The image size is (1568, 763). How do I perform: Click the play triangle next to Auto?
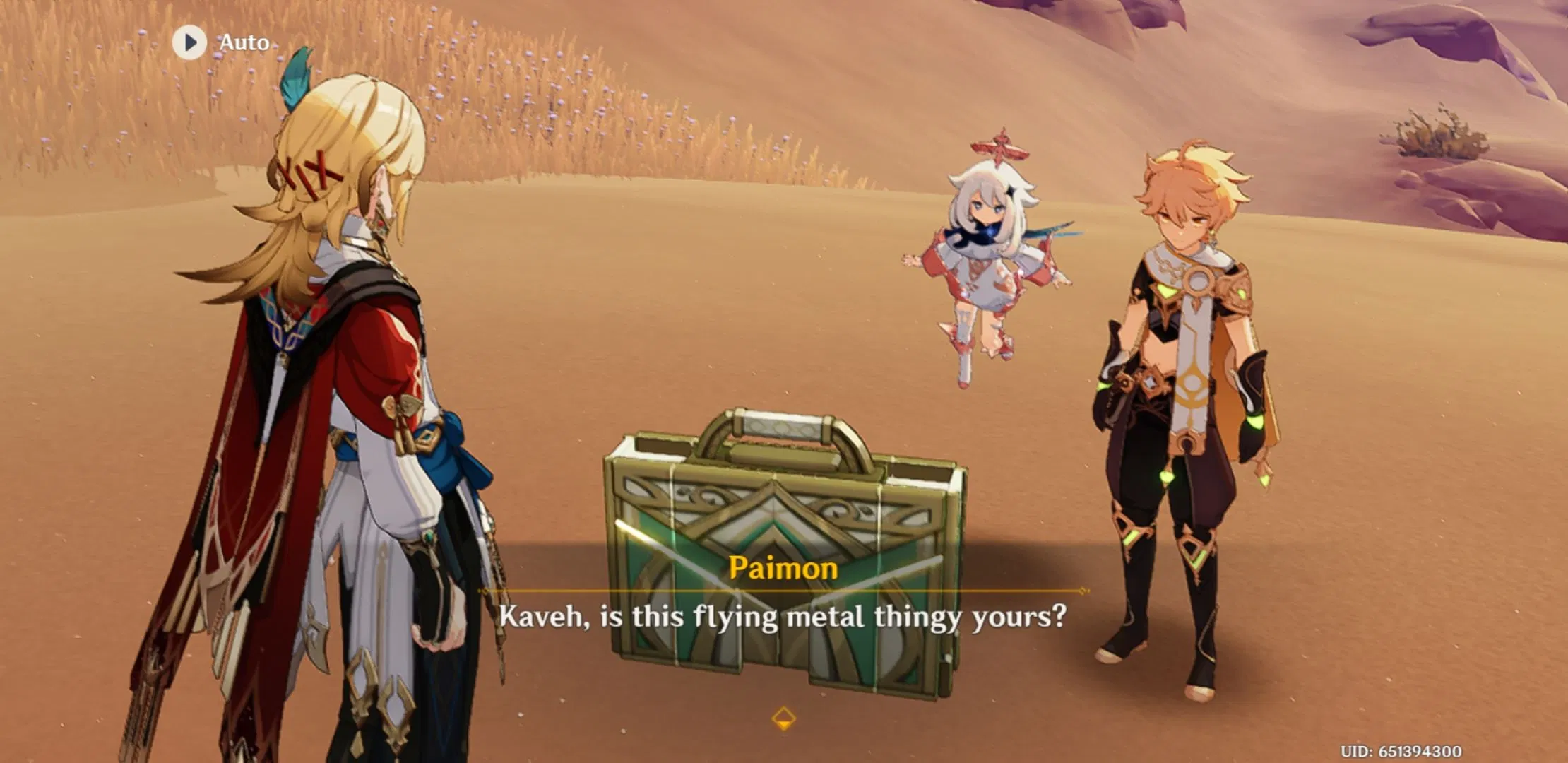[x=188, y=42]
